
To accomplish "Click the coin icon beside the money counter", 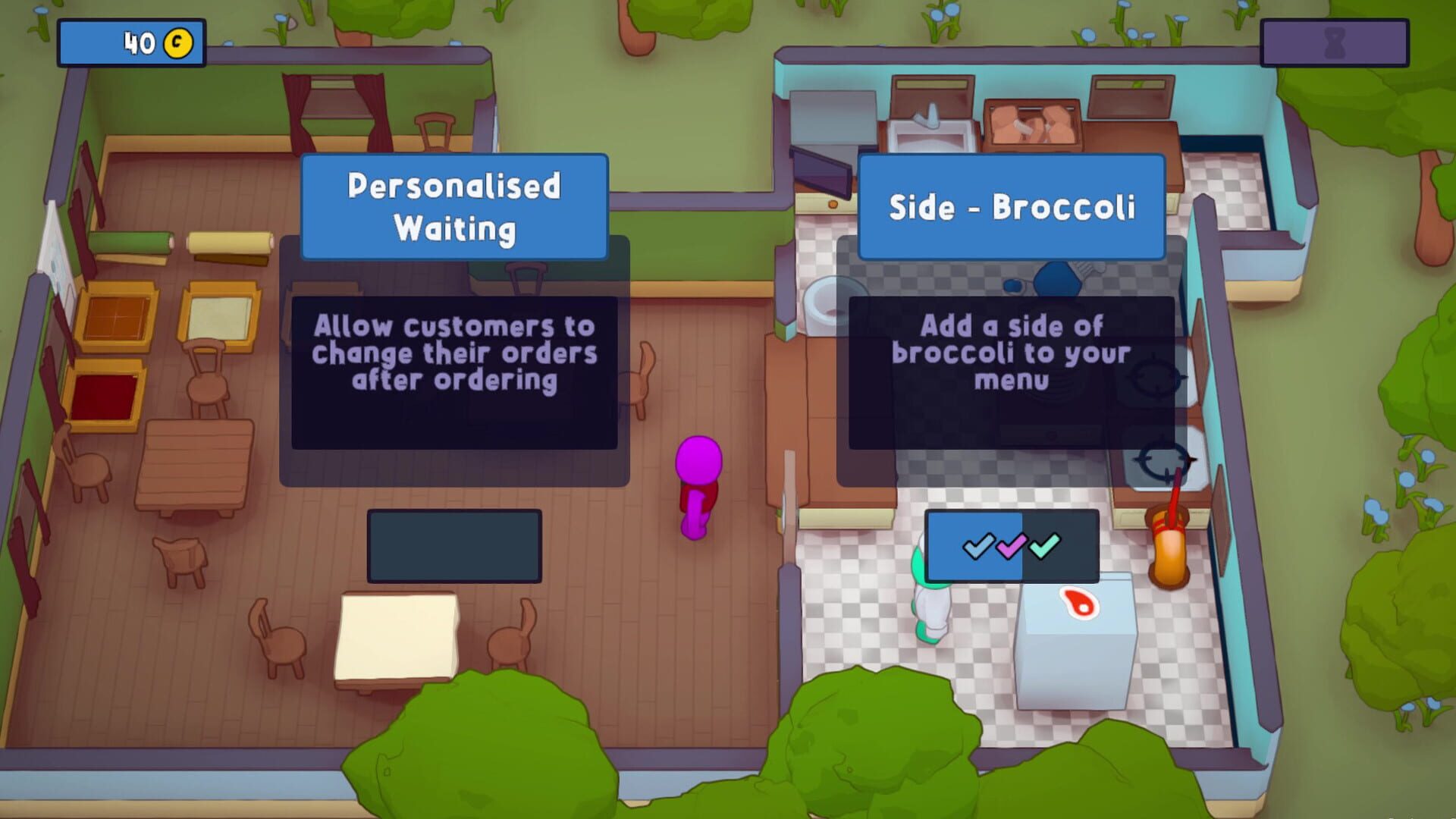I will 176,43.
